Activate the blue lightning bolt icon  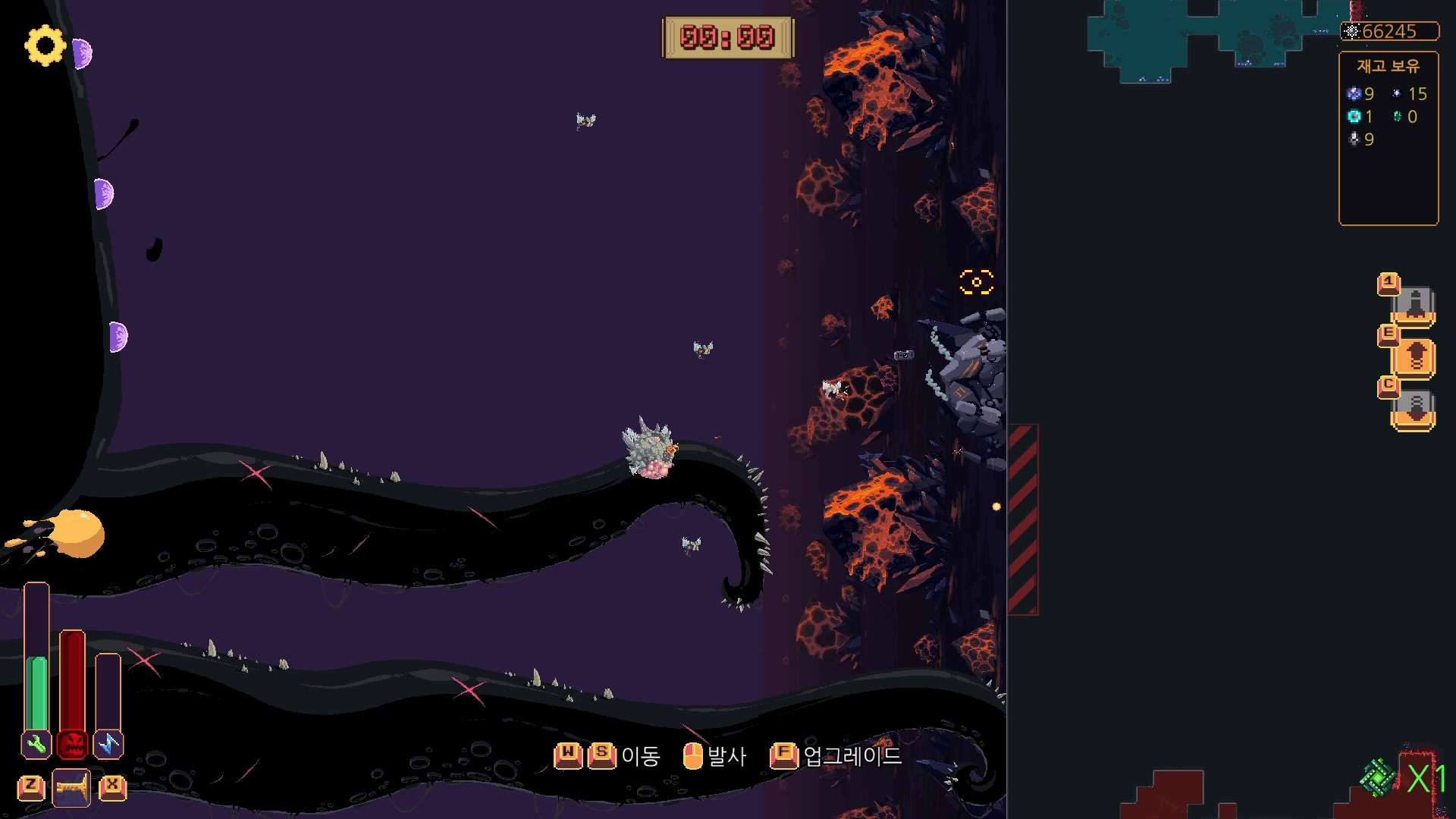coord(108,745)
